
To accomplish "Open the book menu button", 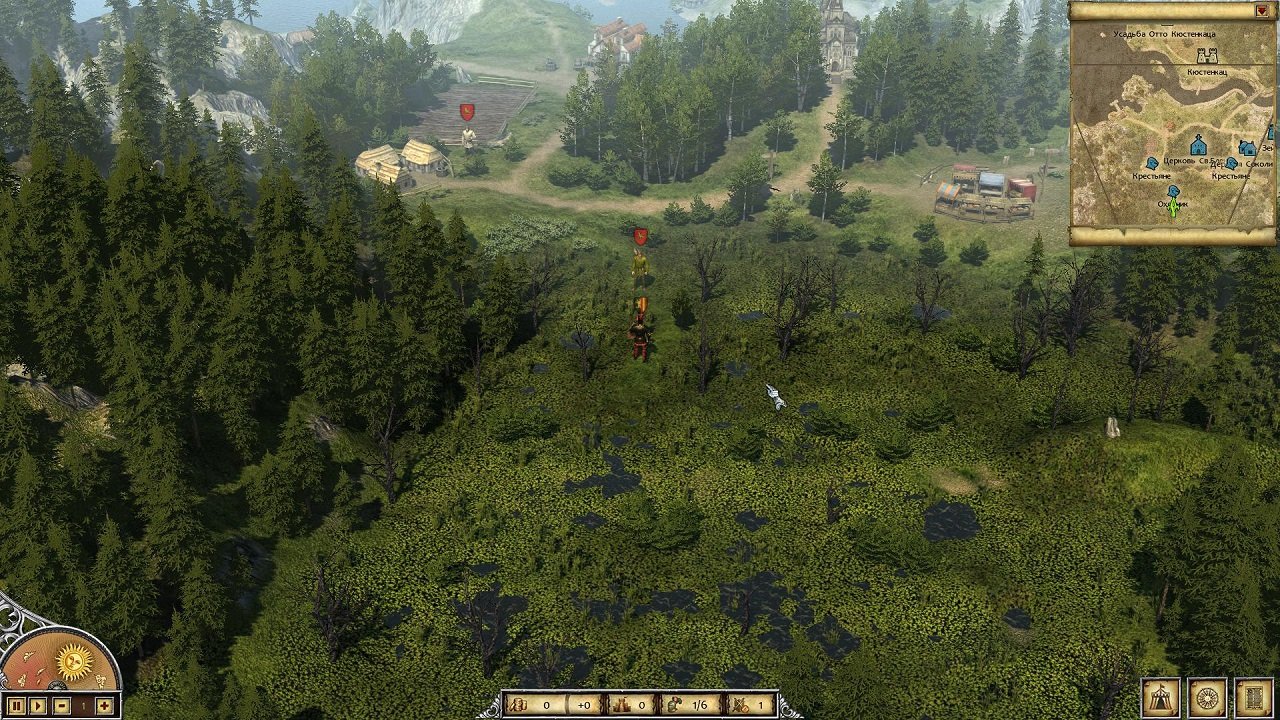I will coord(1254,697).
